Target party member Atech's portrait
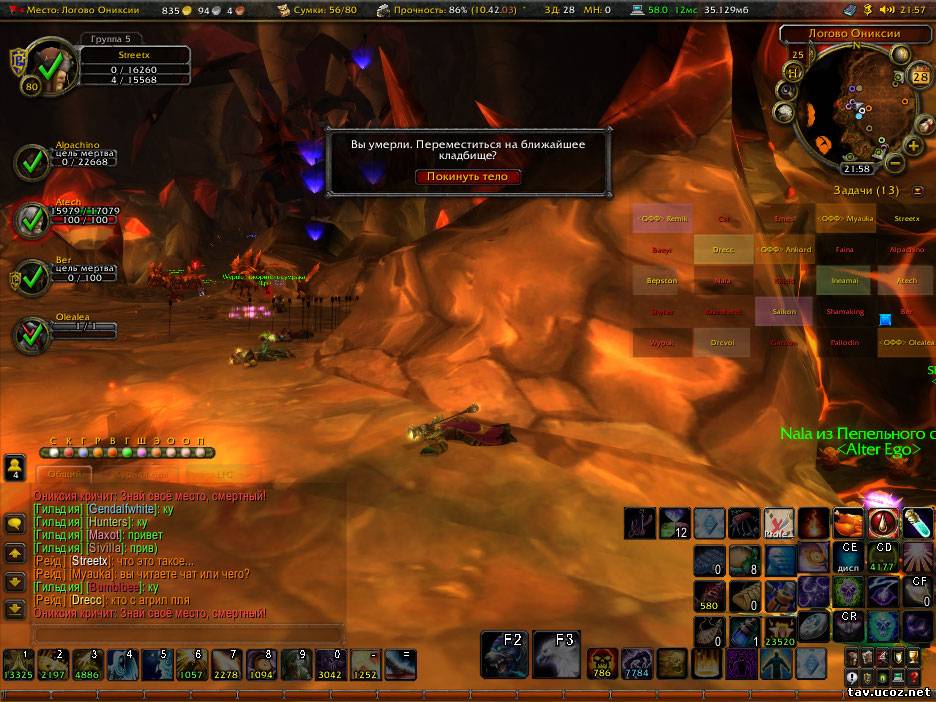The width and height of the screenshot is (936, 702). (x=34, y=219)
